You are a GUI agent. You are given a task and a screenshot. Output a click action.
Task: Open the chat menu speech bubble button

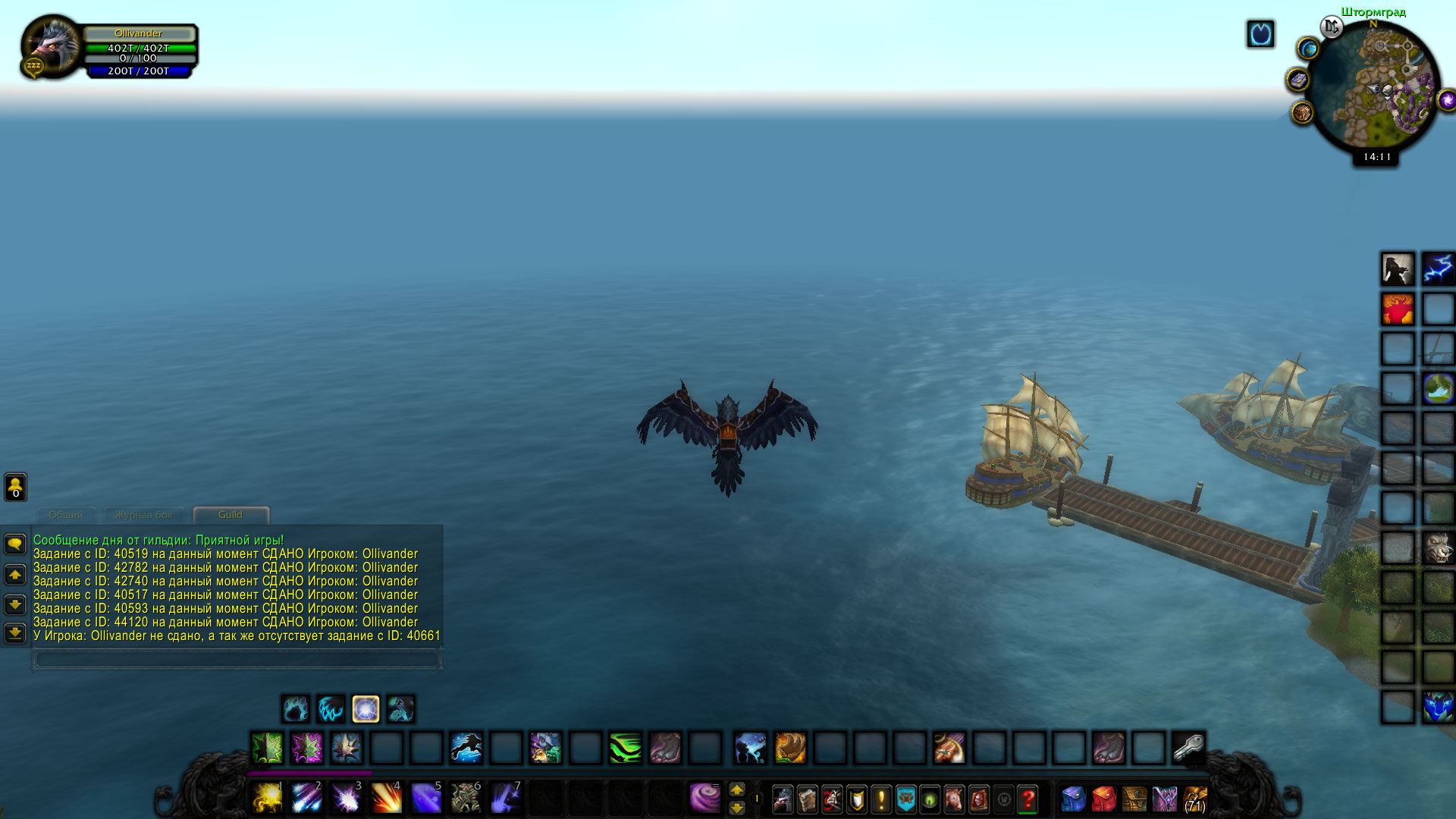coord(15,544)
